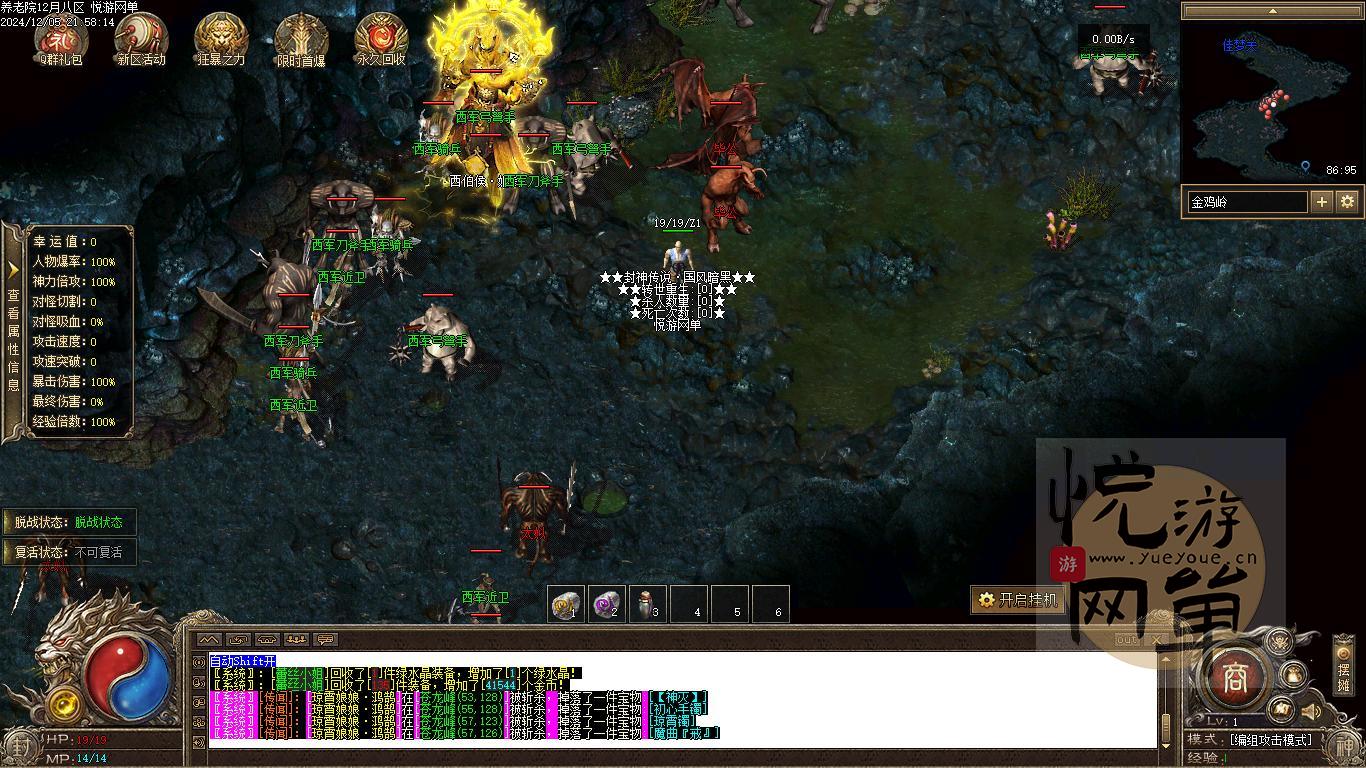1366x768 pixels.
Task: Select the speech bubble chat channel tab
Action: (x=326, y=640)
